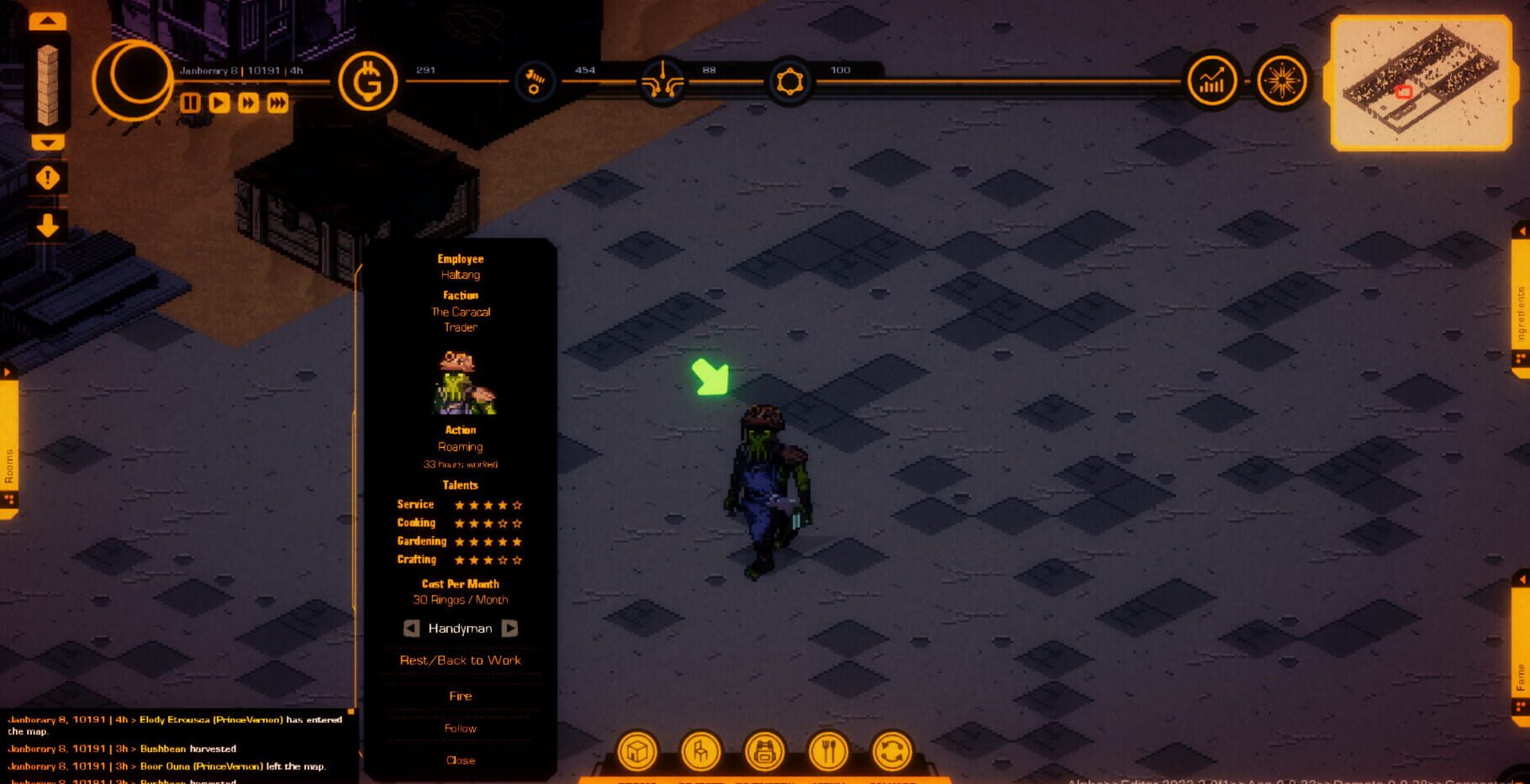Enable fastest game speed

pos(277,104)
